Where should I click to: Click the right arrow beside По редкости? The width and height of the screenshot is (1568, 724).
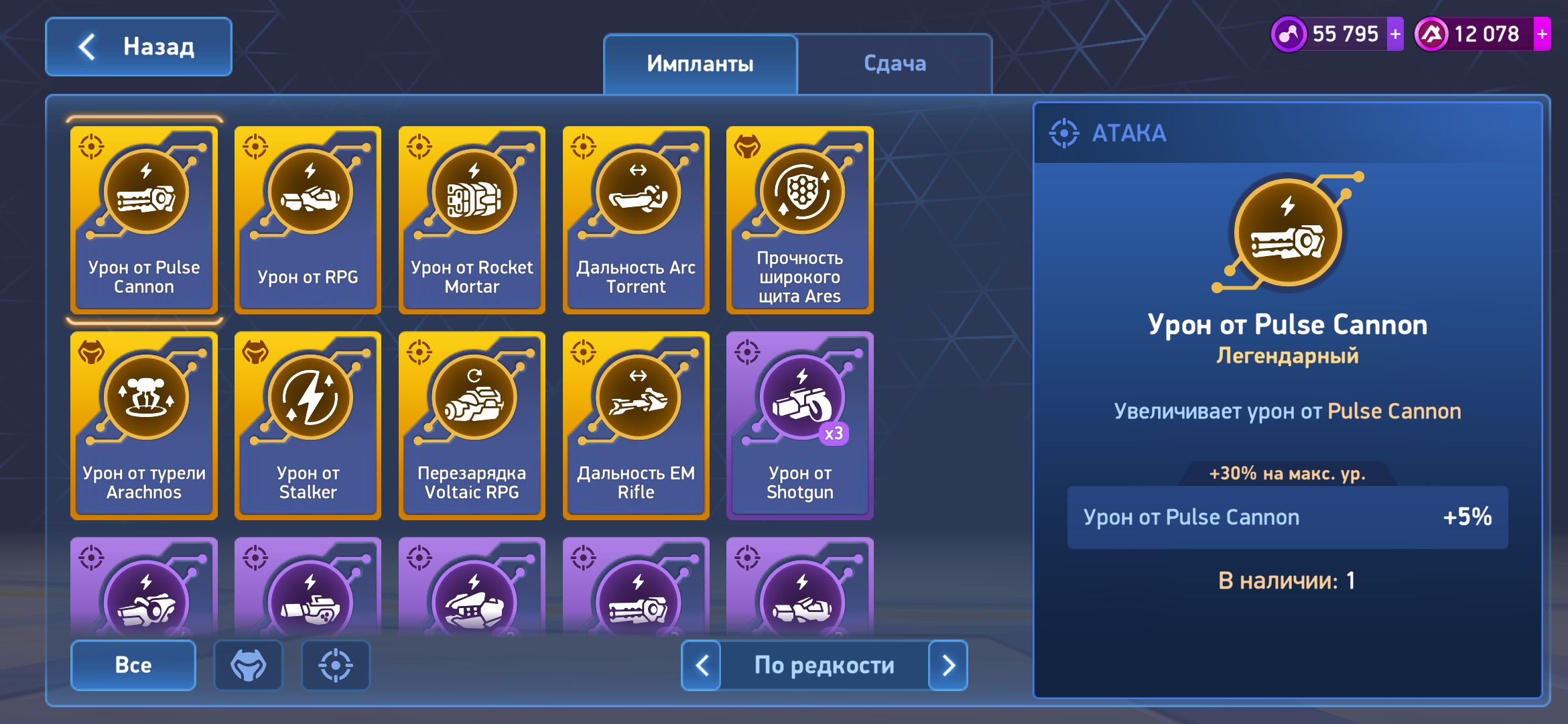click(948, 665)
